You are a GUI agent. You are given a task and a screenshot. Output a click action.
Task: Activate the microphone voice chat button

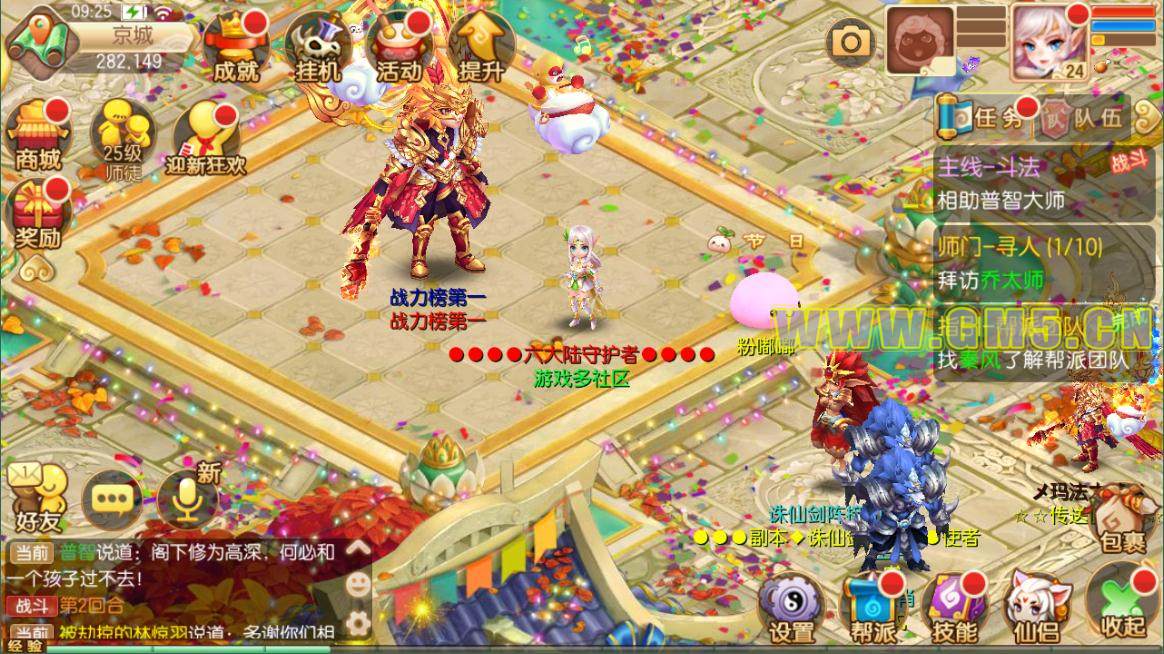(x=188, y=495)
